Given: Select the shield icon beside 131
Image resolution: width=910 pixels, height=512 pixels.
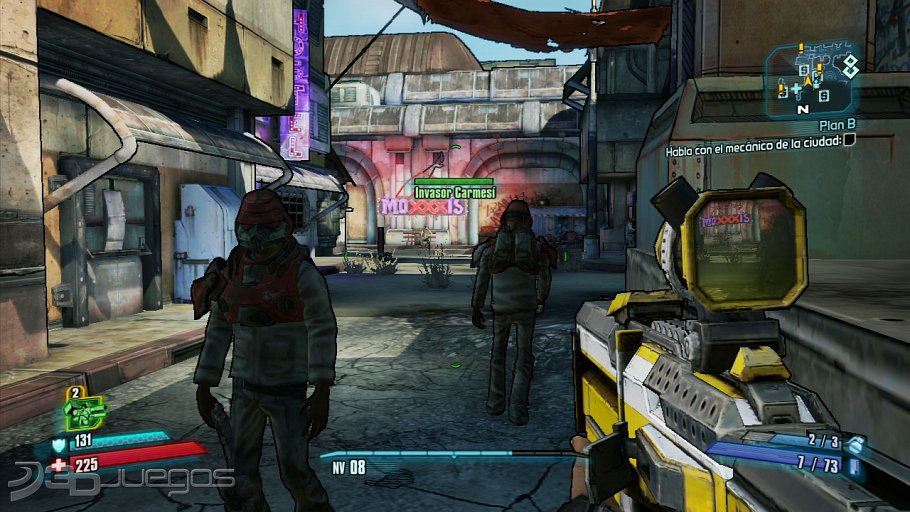Looking at the screenshot, I should [x=59, y=440].
